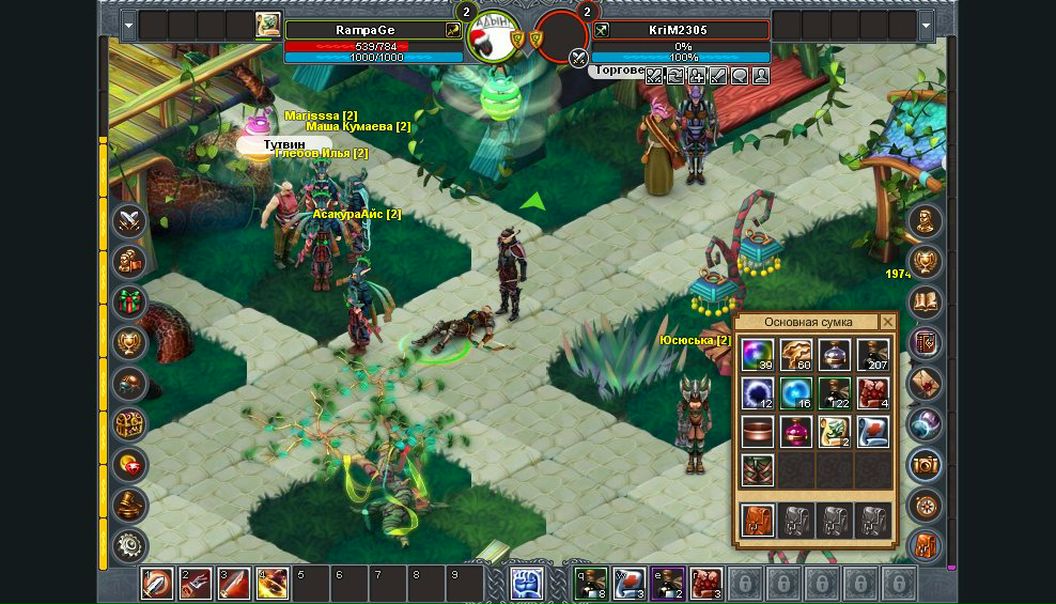Click the red meat item with 4 count
Screen dimensions: 1056x604
(x=873, y=393)
